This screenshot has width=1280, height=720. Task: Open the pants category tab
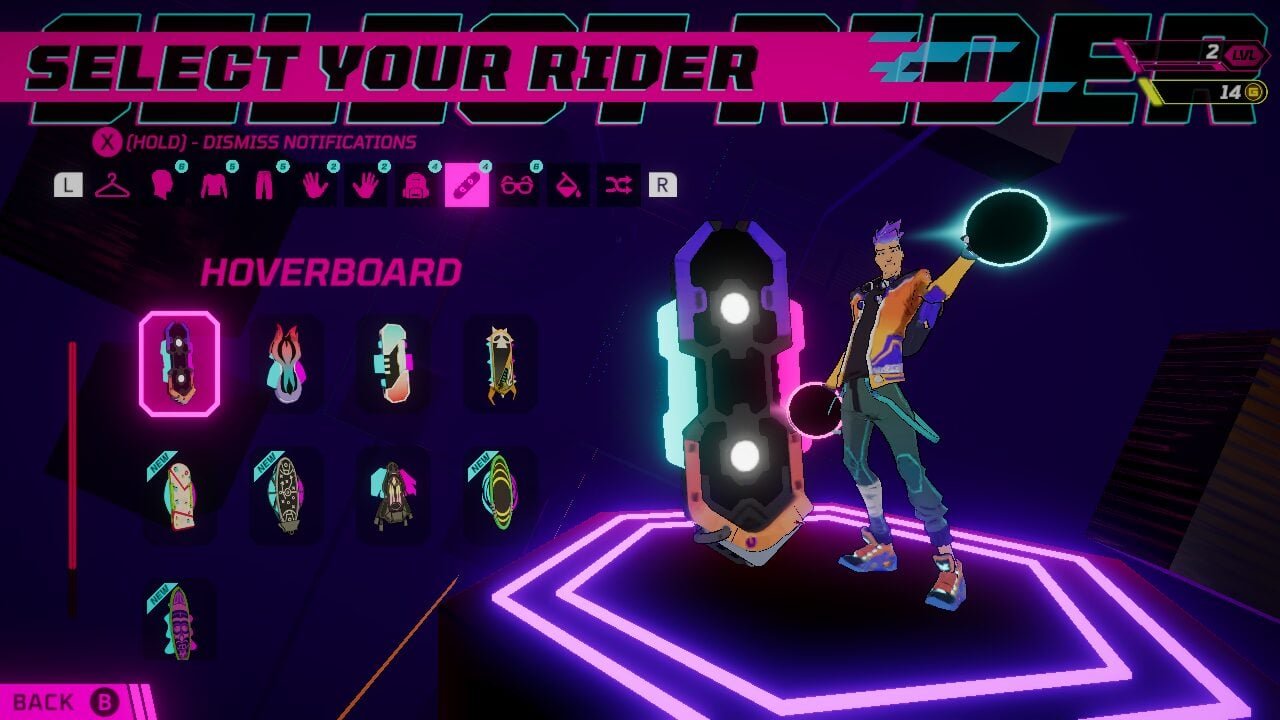click(x=264, y=185)
